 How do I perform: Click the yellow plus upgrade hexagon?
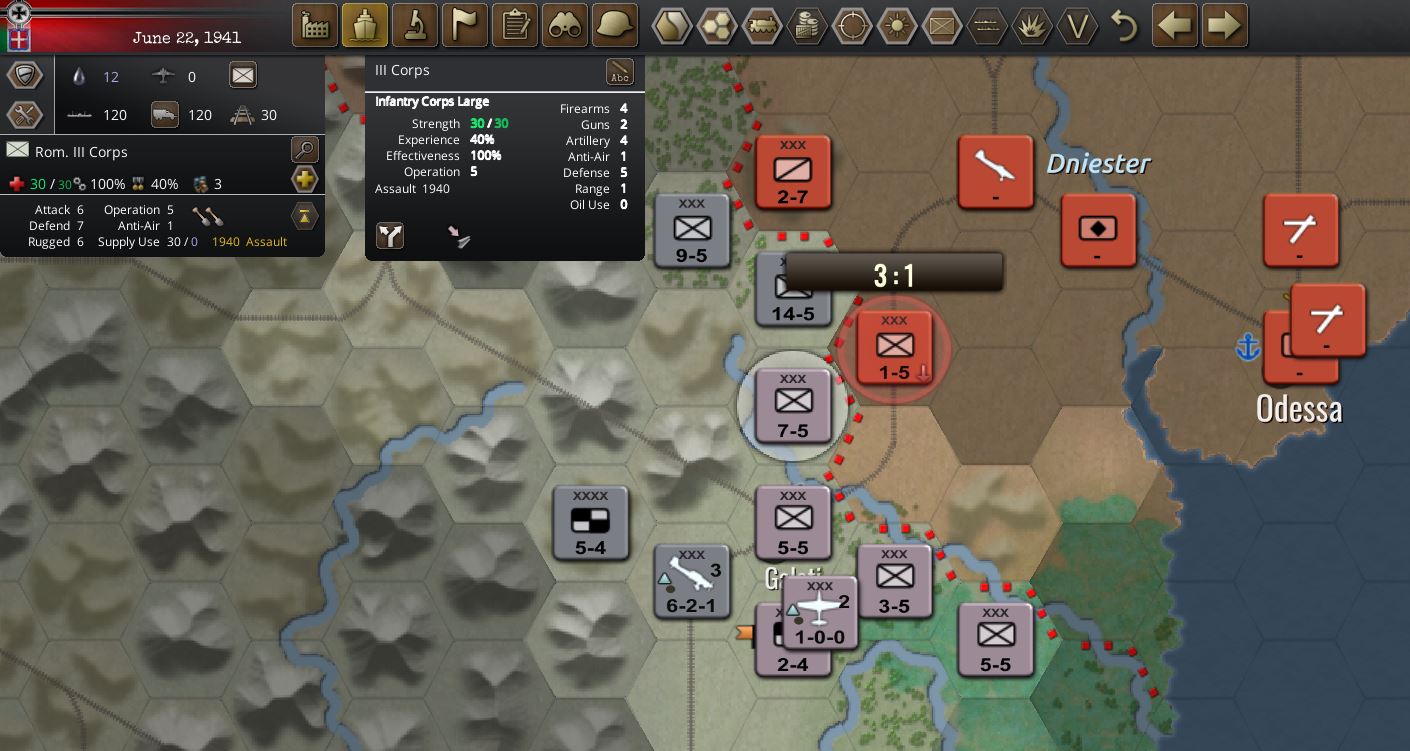pos(304,179)
